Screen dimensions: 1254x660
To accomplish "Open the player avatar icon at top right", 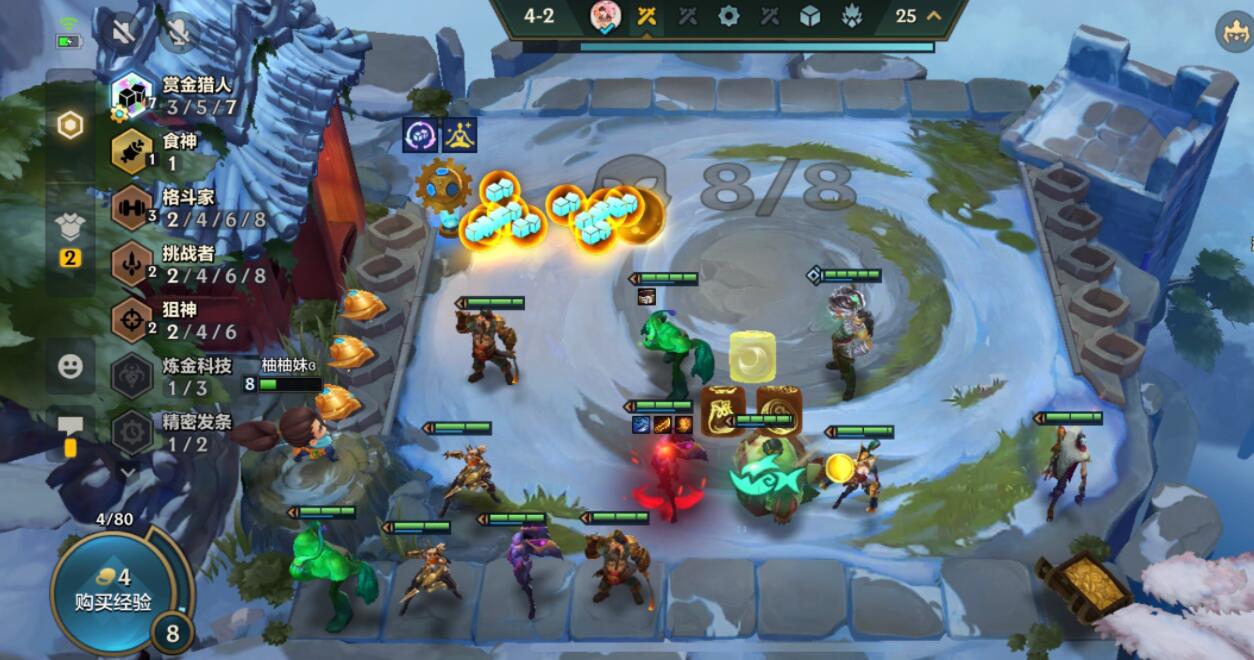I will pyautogui.click(x=1235, y=33).
